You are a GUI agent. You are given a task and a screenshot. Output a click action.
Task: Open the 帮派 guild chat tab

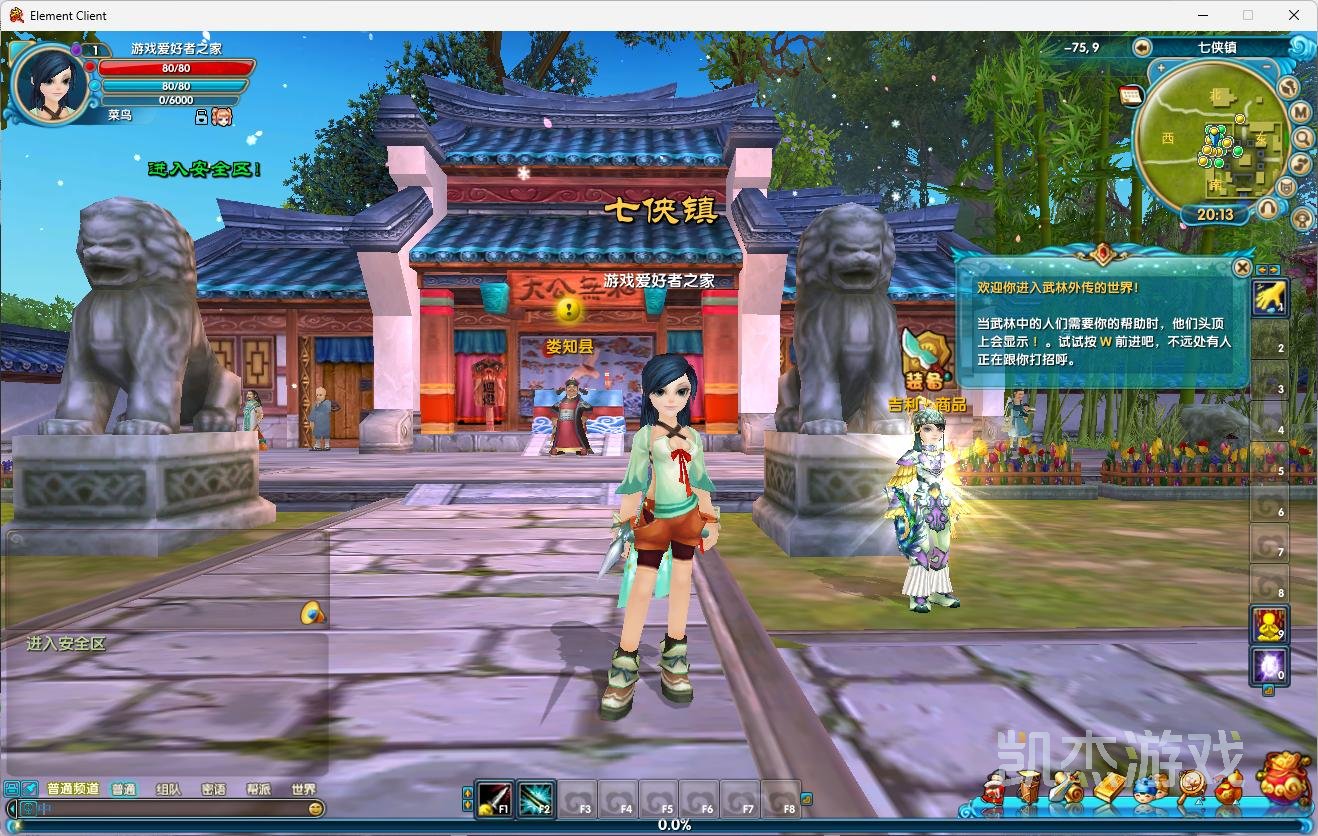(258, 789)
